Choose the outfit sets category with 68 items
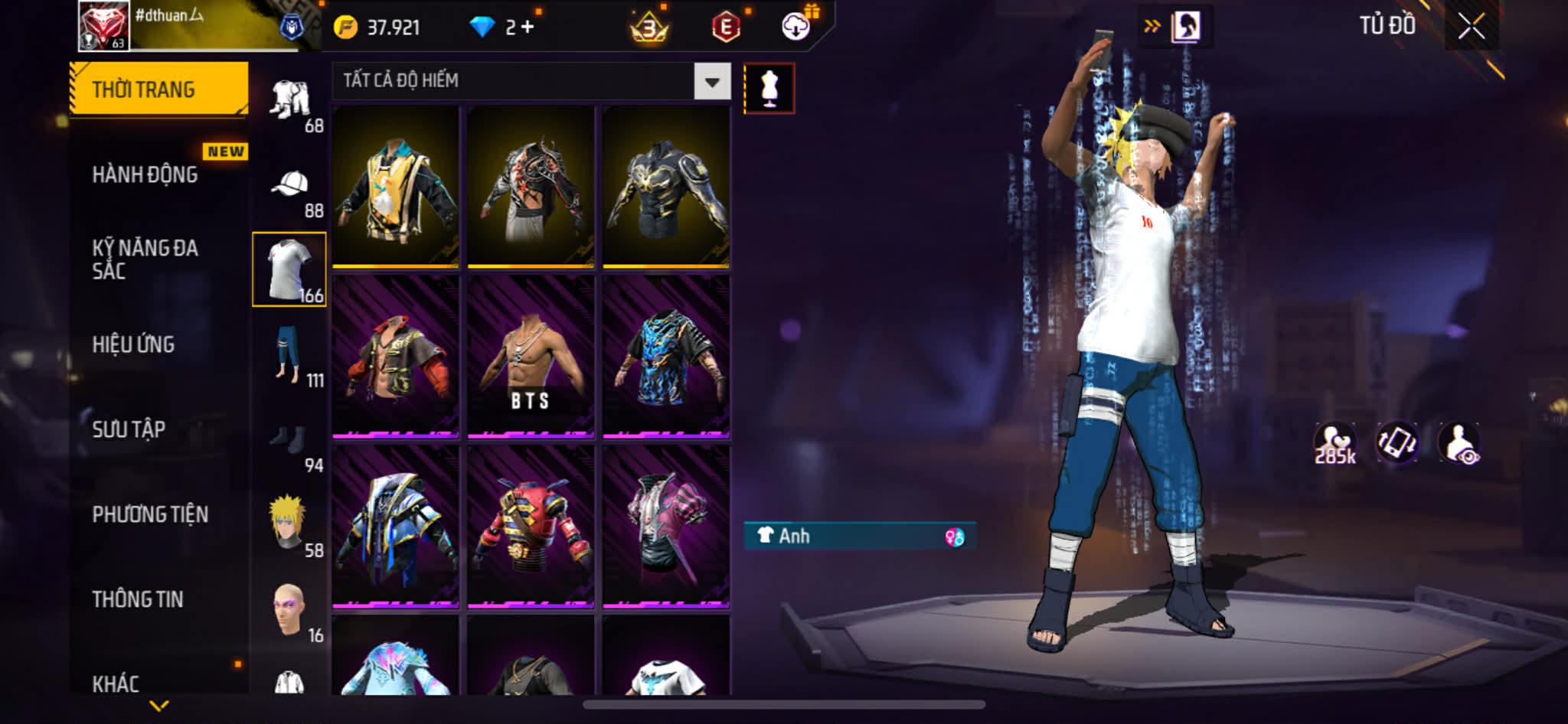 coord(290,103)
